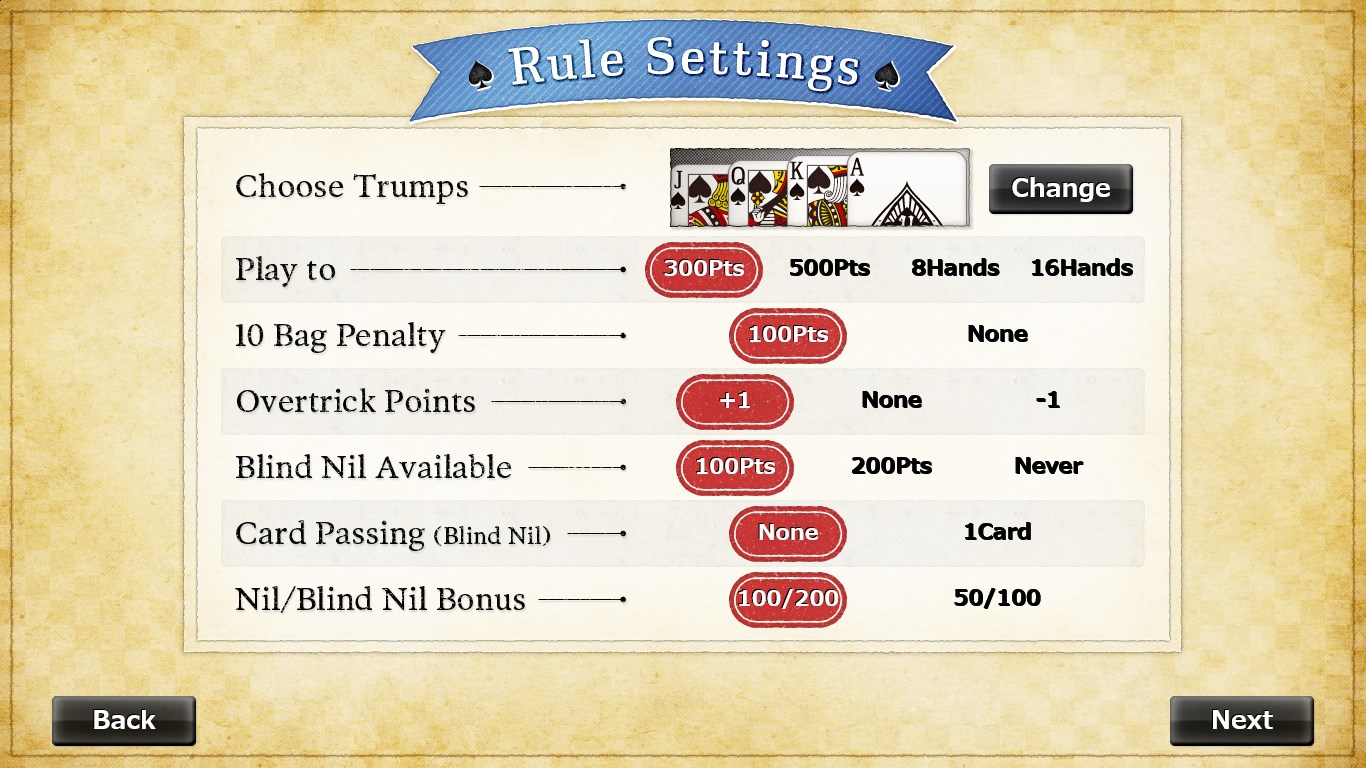Enable 1Card passing for Blind Nil
This screenshot has width=1366, height=768.
tap(997, 532)
